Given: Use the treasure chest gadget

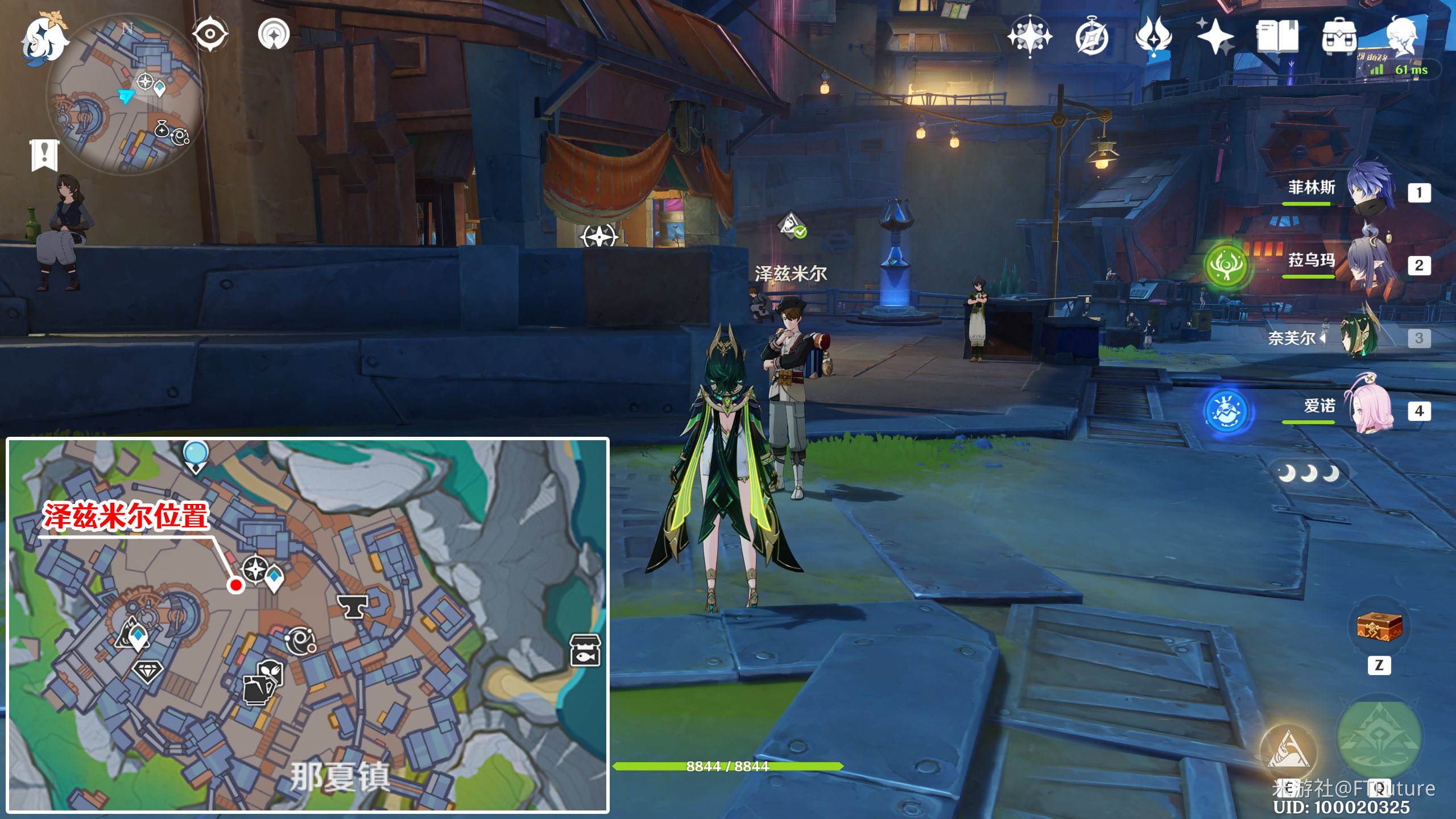Looking at the screenshot, I should 1379,627.
